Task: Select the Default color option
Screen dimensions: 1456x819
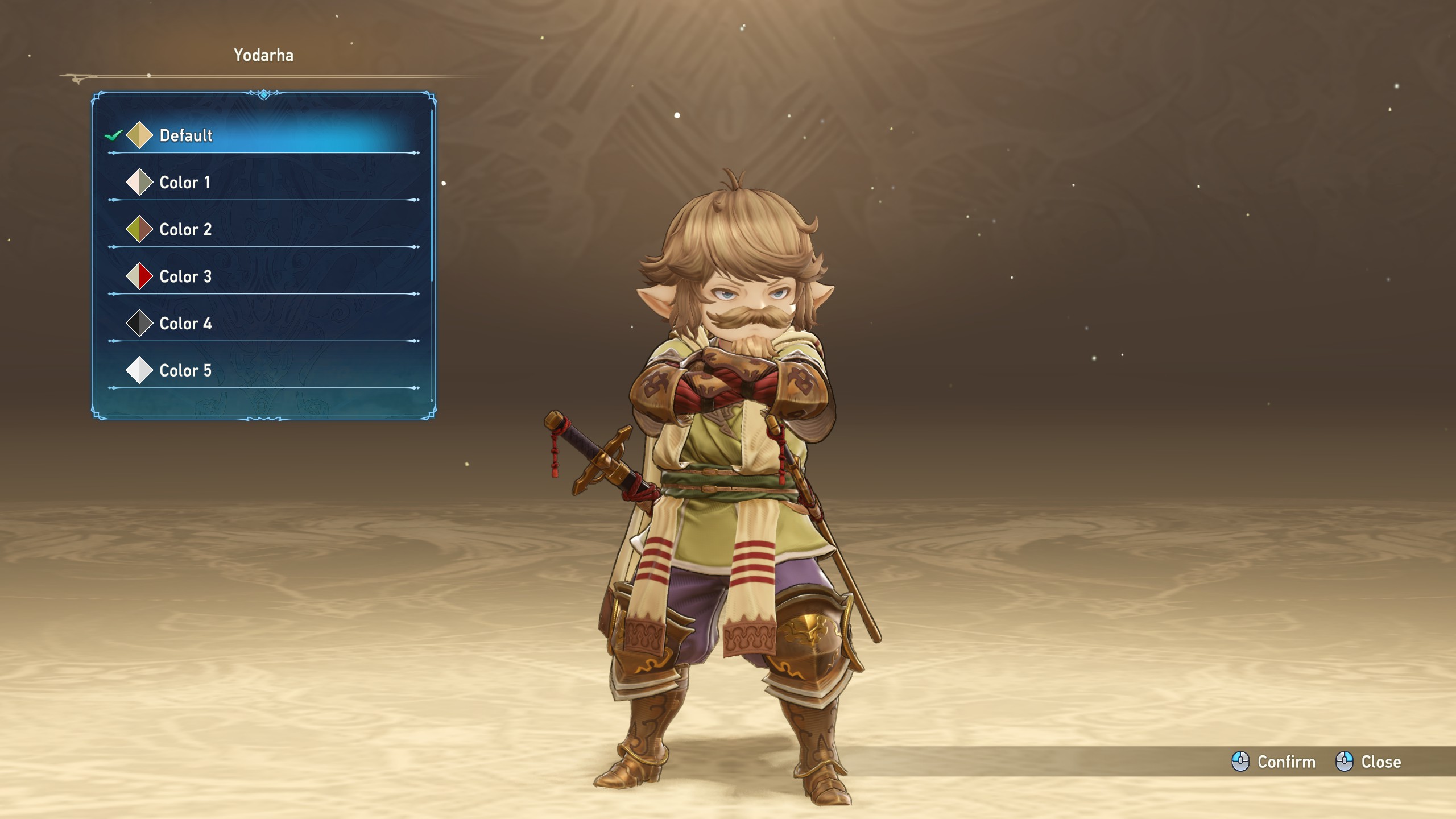Action: 187,135
